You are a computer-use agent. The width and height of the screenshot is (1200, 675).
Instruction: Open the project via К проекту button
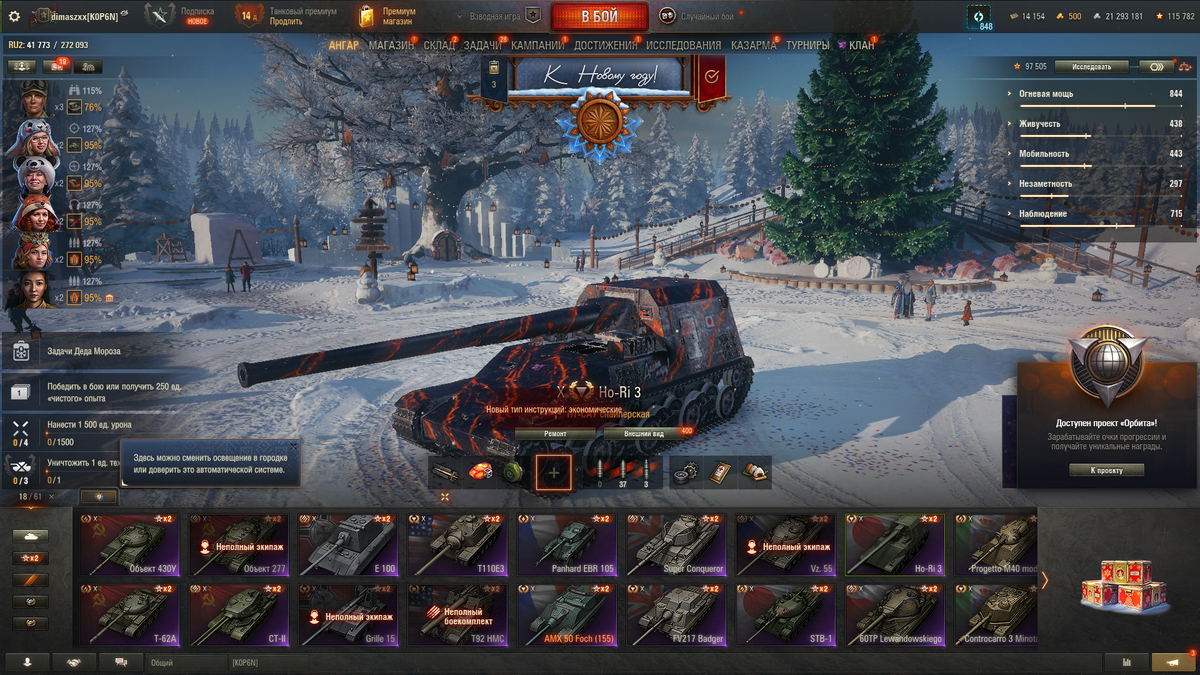point(1106,470)
